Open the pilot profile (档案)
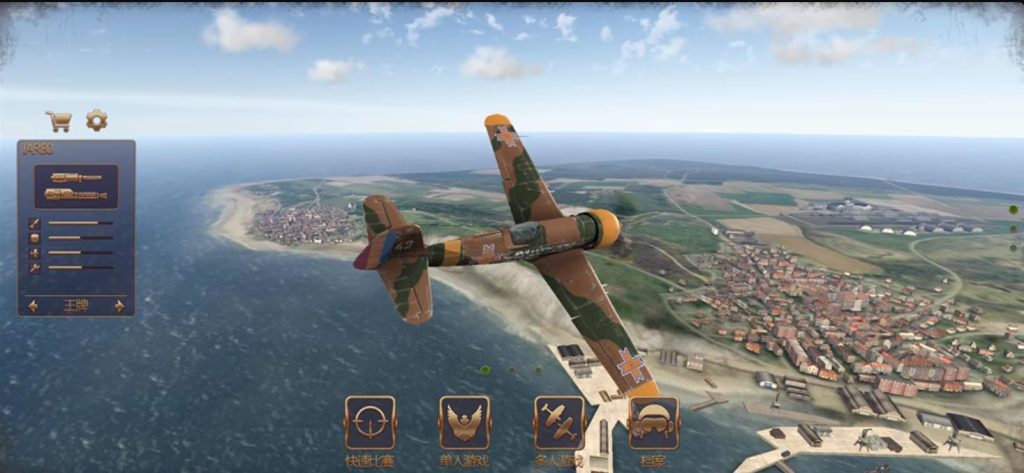This screenshot has width=1024, height=473. pos(654,423)
